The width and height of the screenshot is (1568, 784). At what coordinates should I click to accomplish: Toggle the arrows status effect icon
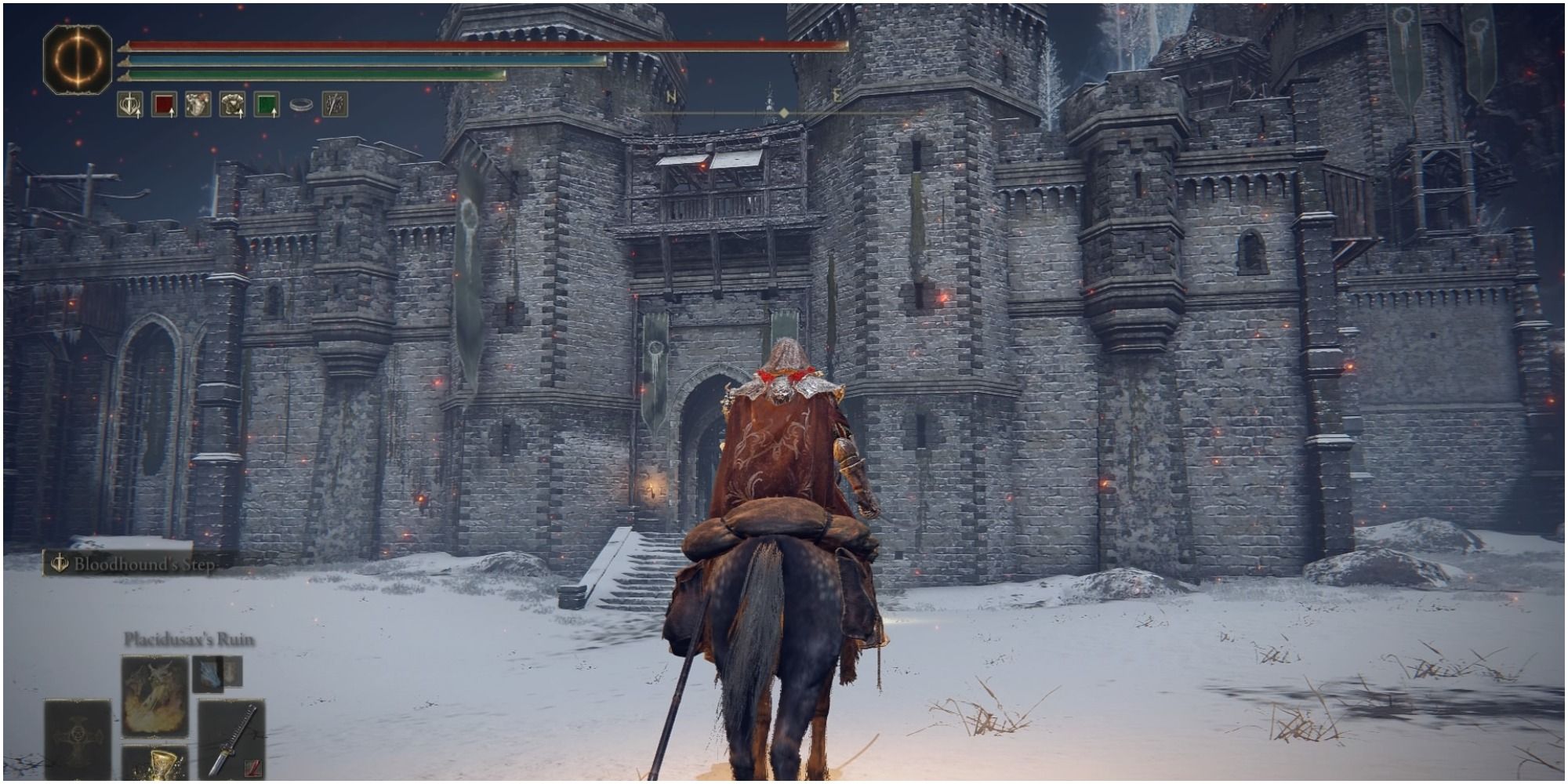coord(334,104)
